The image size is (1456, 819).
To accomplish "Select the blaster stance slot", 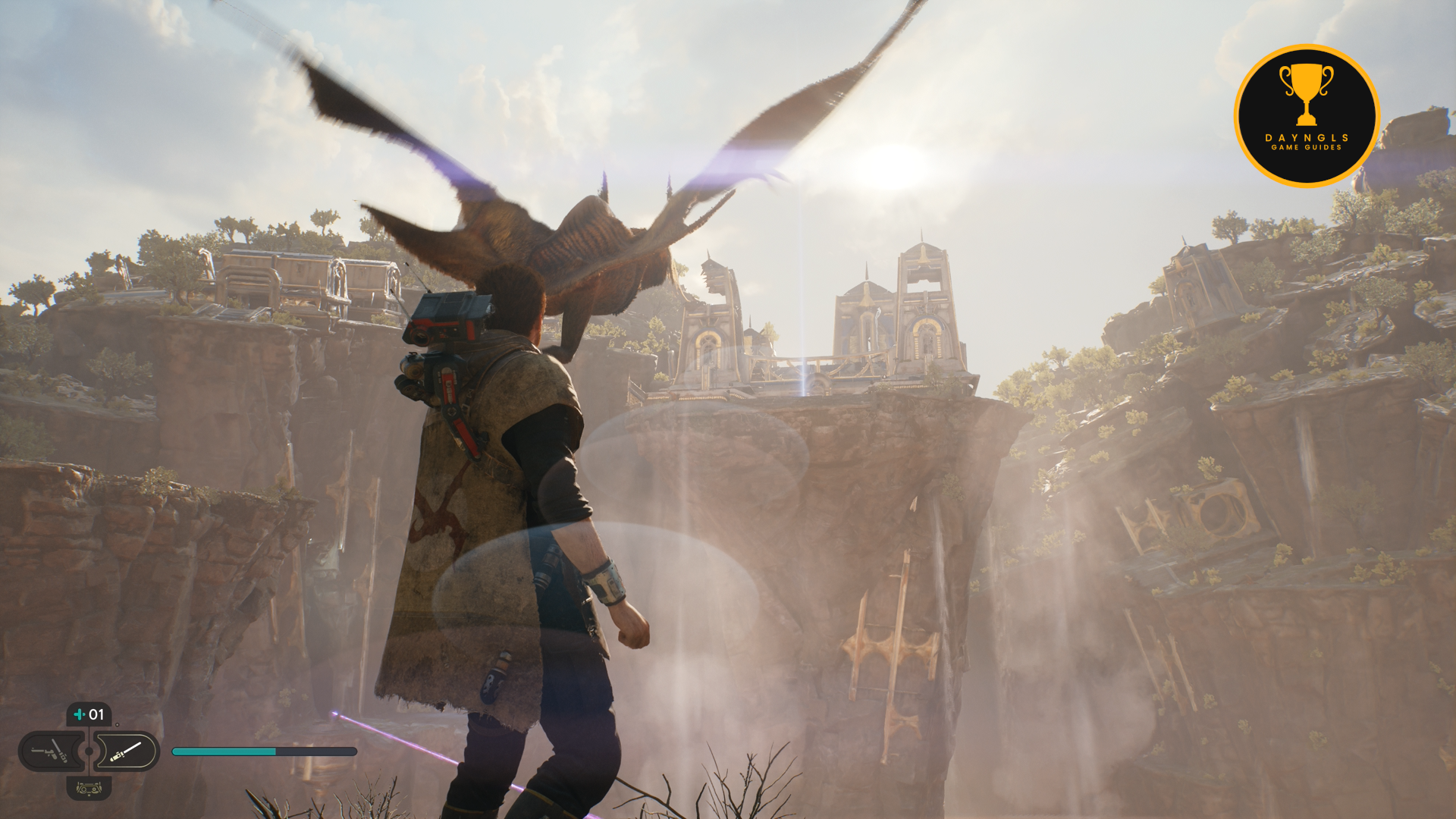I will tap(50, 752).
